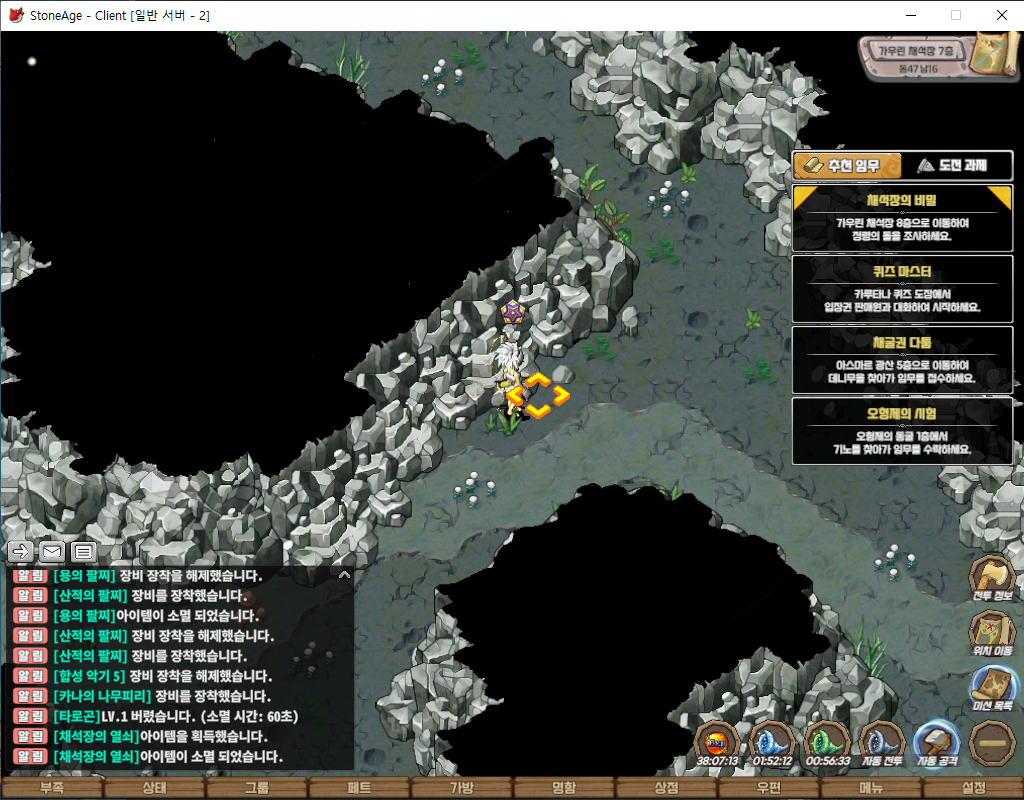Select the 추천 임무 tab

pos(846,165)
